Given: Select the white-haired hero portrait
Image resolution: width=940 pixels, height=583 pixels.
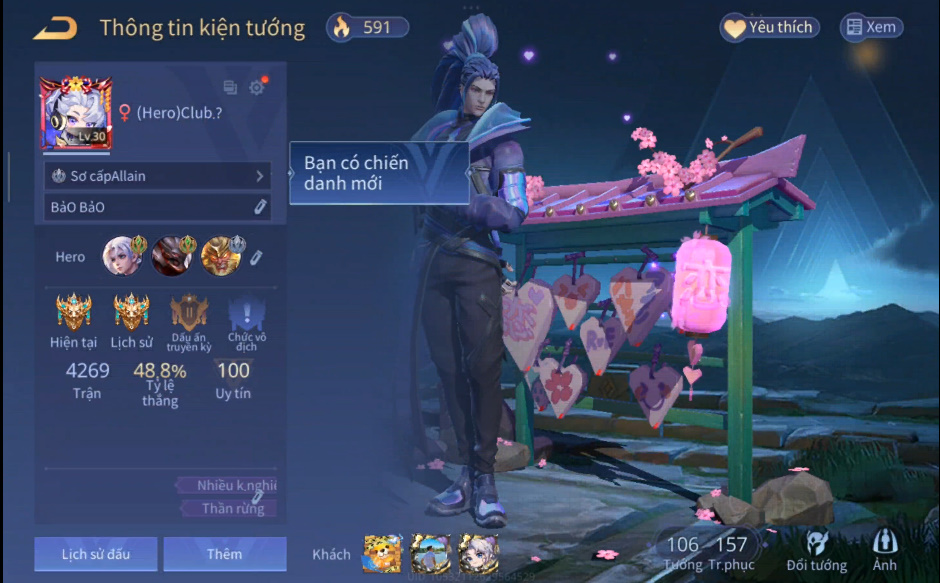Looking at the screenshot, I should pyautogui.click(x=120, y=256).
